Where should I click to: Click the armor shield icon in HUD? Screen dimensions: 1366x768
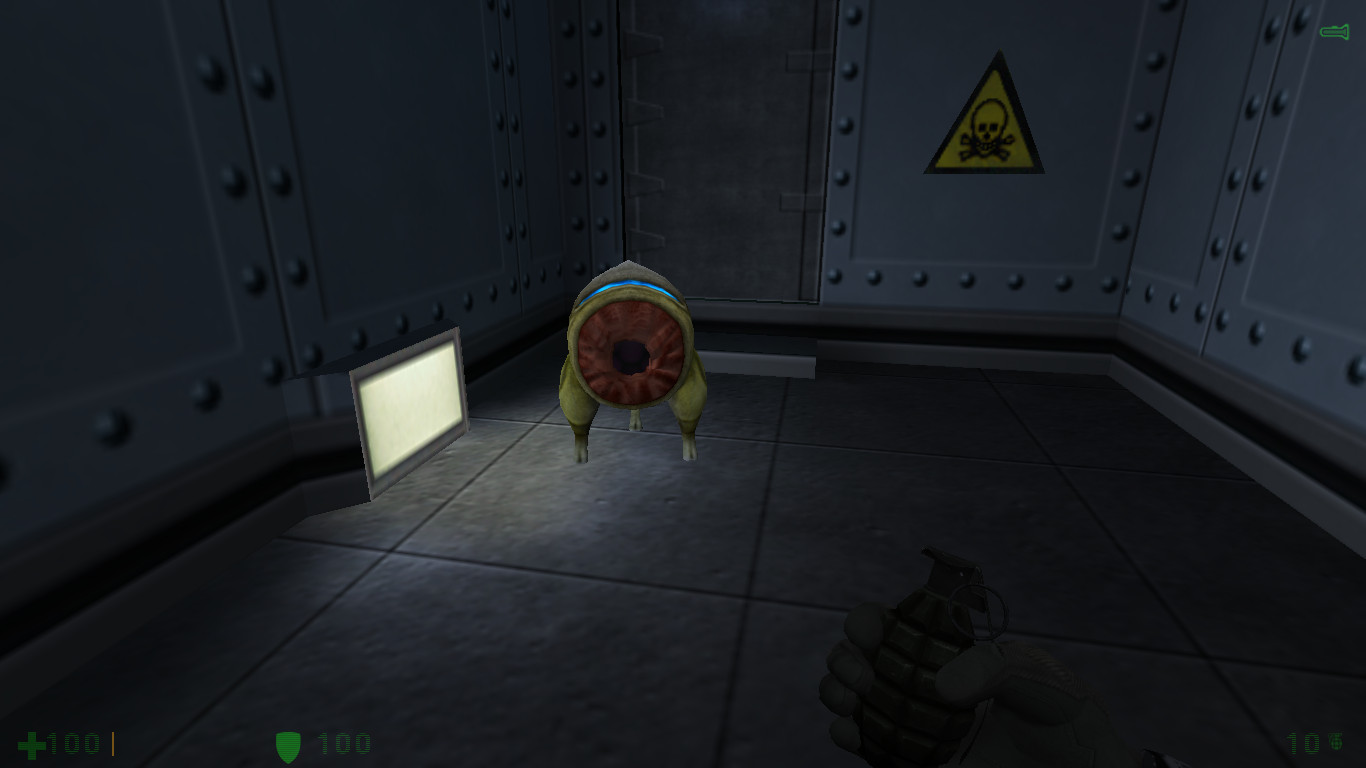click(x=290, y=743)
